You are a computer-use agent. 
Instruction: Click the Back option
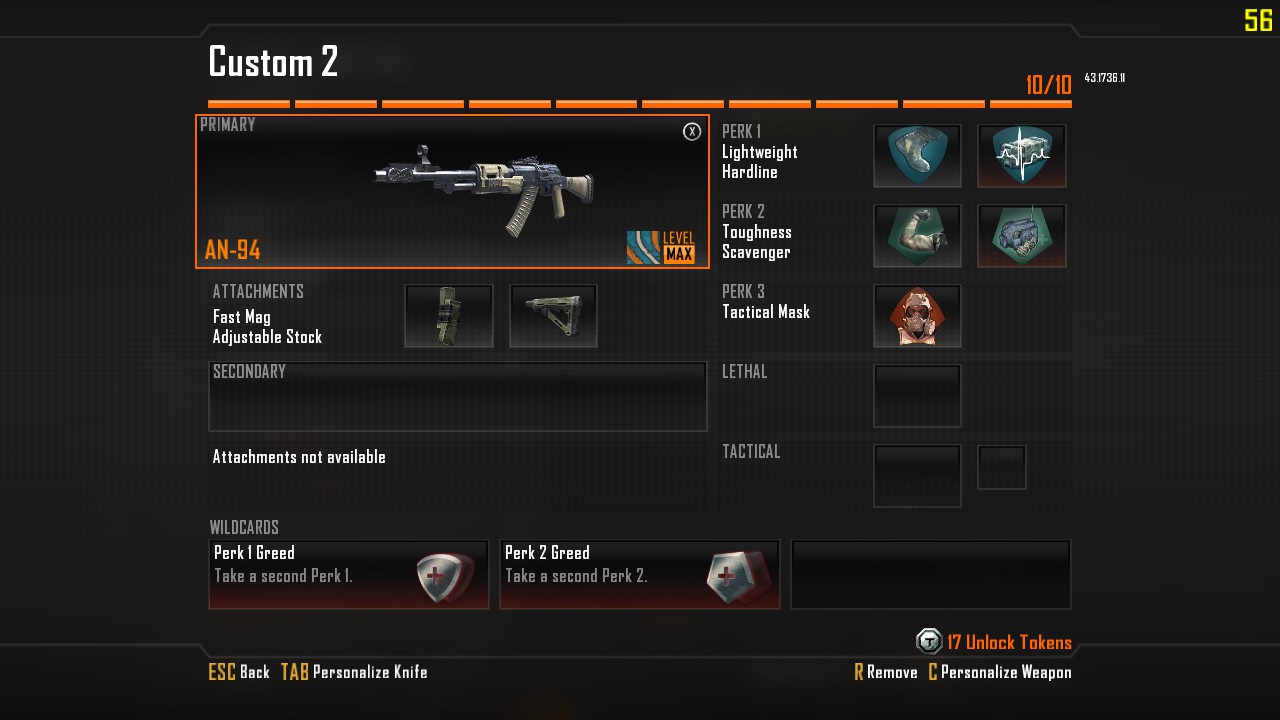coord(240,672)
